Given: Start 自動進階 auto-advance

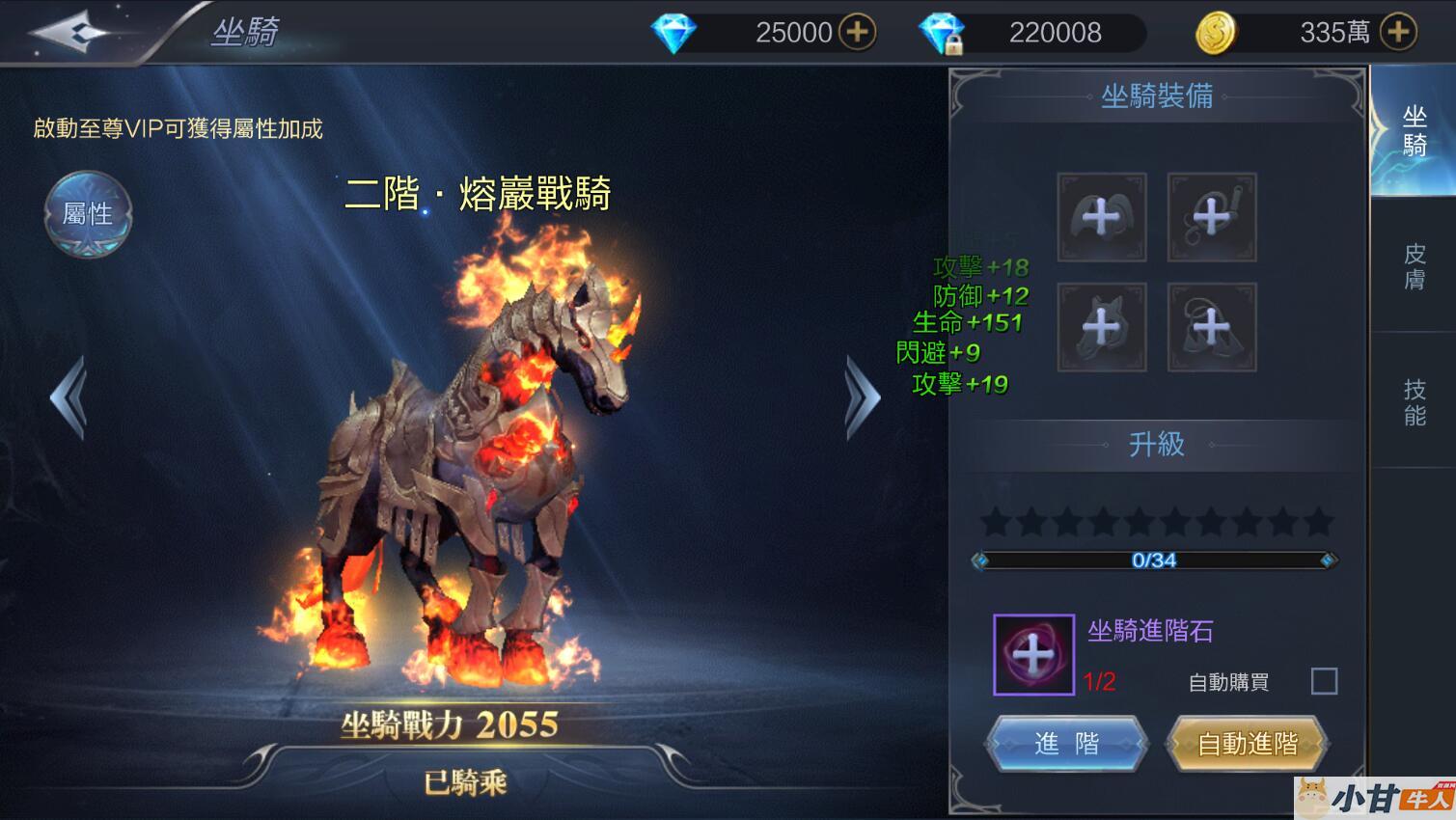Looking at the screenshot, I should pyautogui.click(x=1247, y=743).
